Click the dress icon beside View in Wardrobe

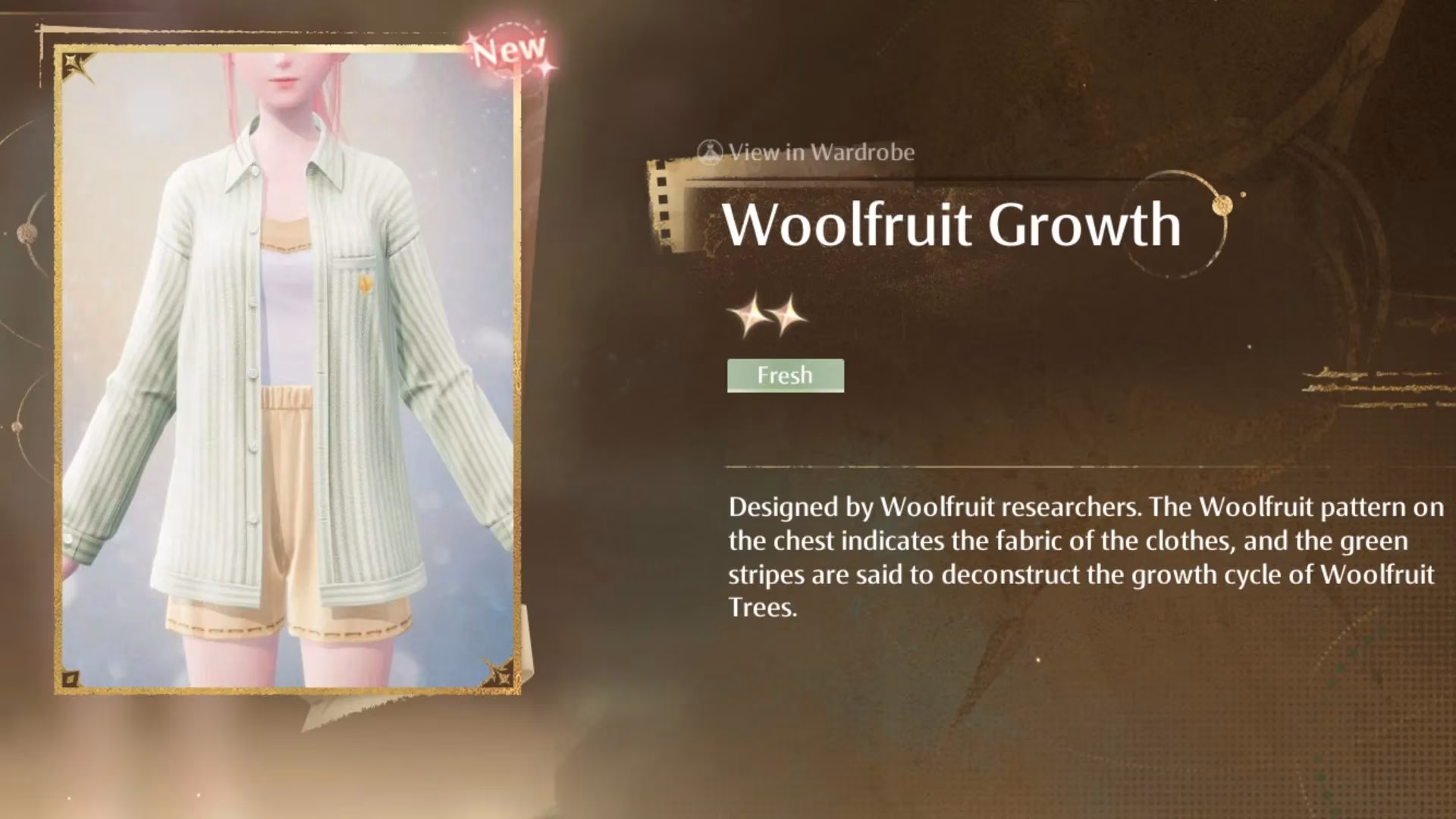point(708,152)
